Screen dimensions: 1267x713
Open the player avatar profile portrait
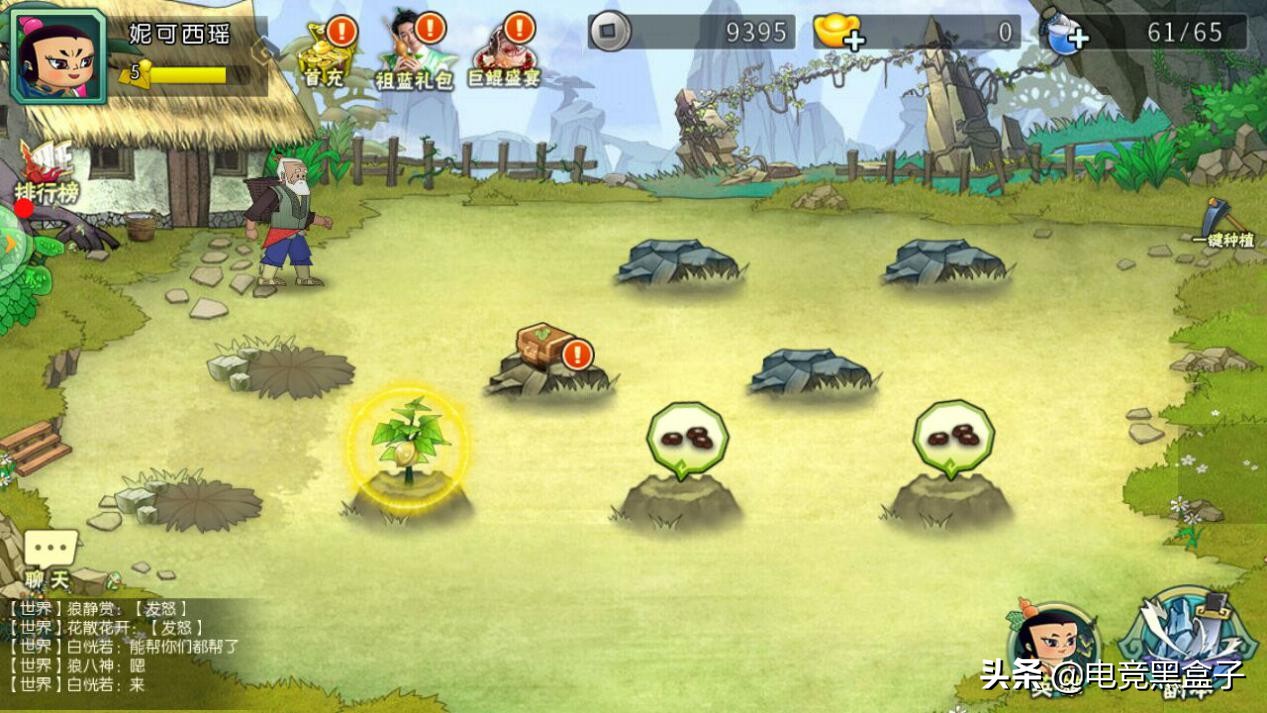point(57,55)
